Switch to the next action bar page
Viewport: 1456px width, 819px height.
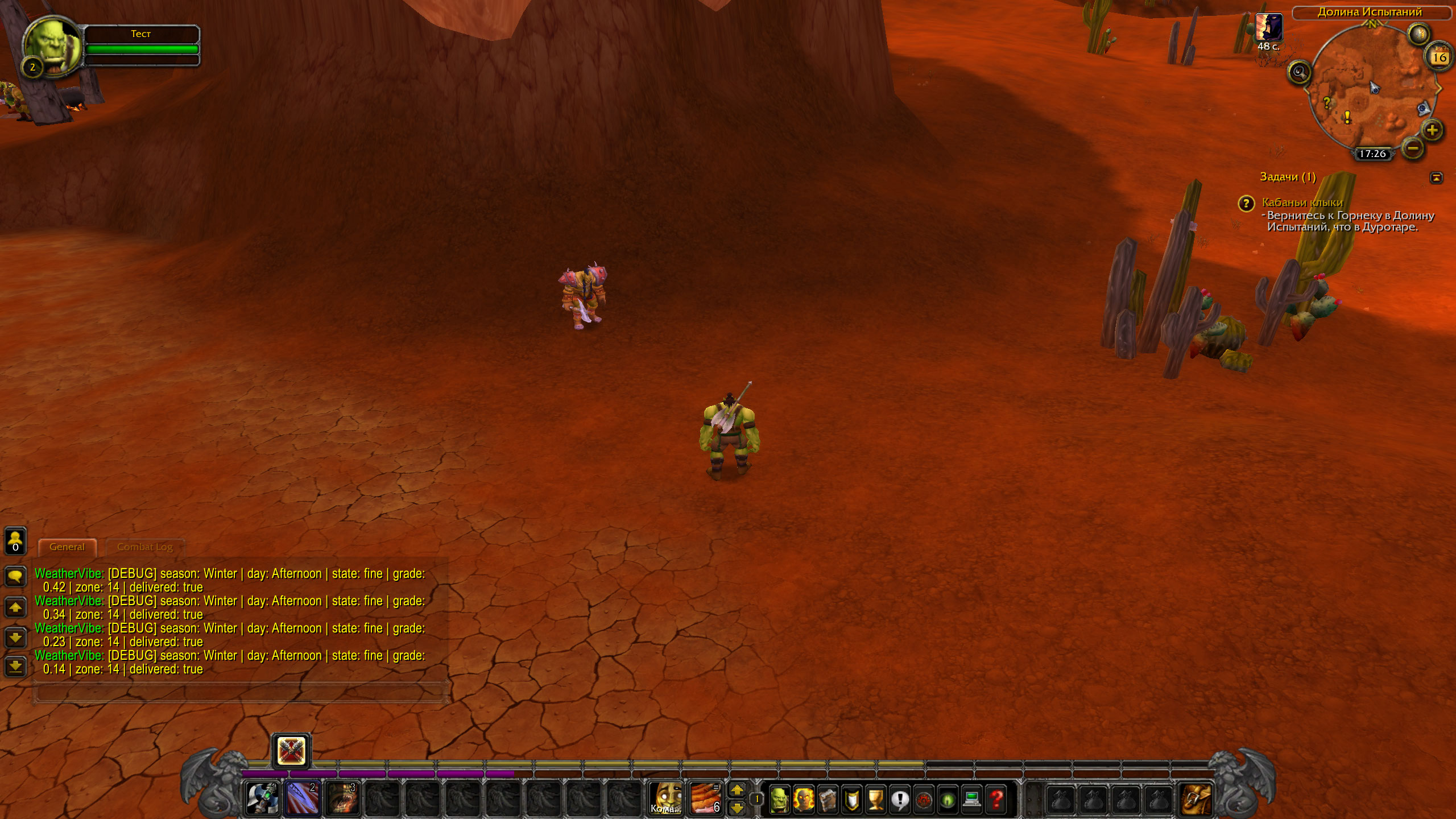737,790
